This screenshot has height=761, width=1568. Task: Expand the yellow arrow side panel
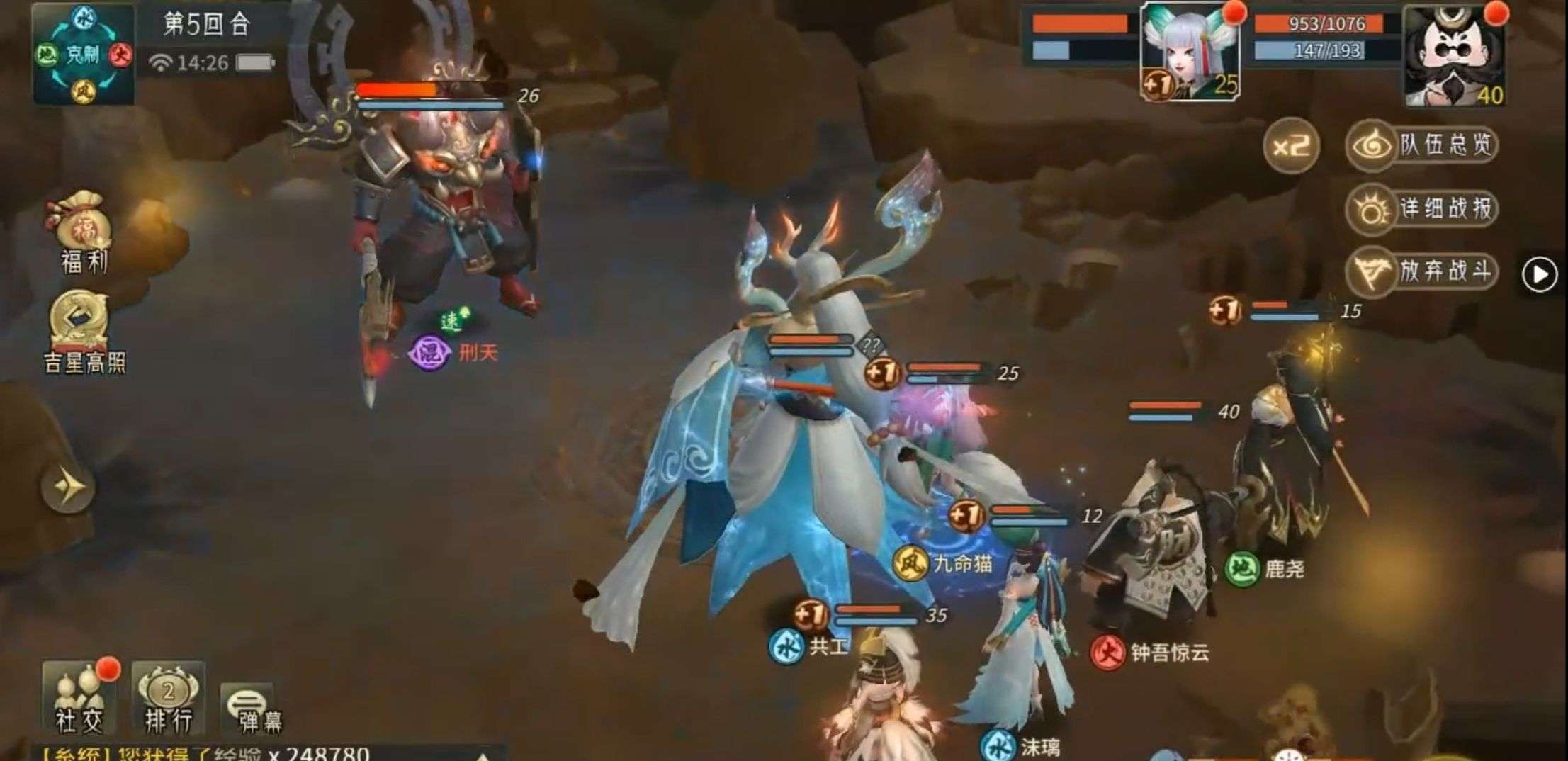point(67,487)
